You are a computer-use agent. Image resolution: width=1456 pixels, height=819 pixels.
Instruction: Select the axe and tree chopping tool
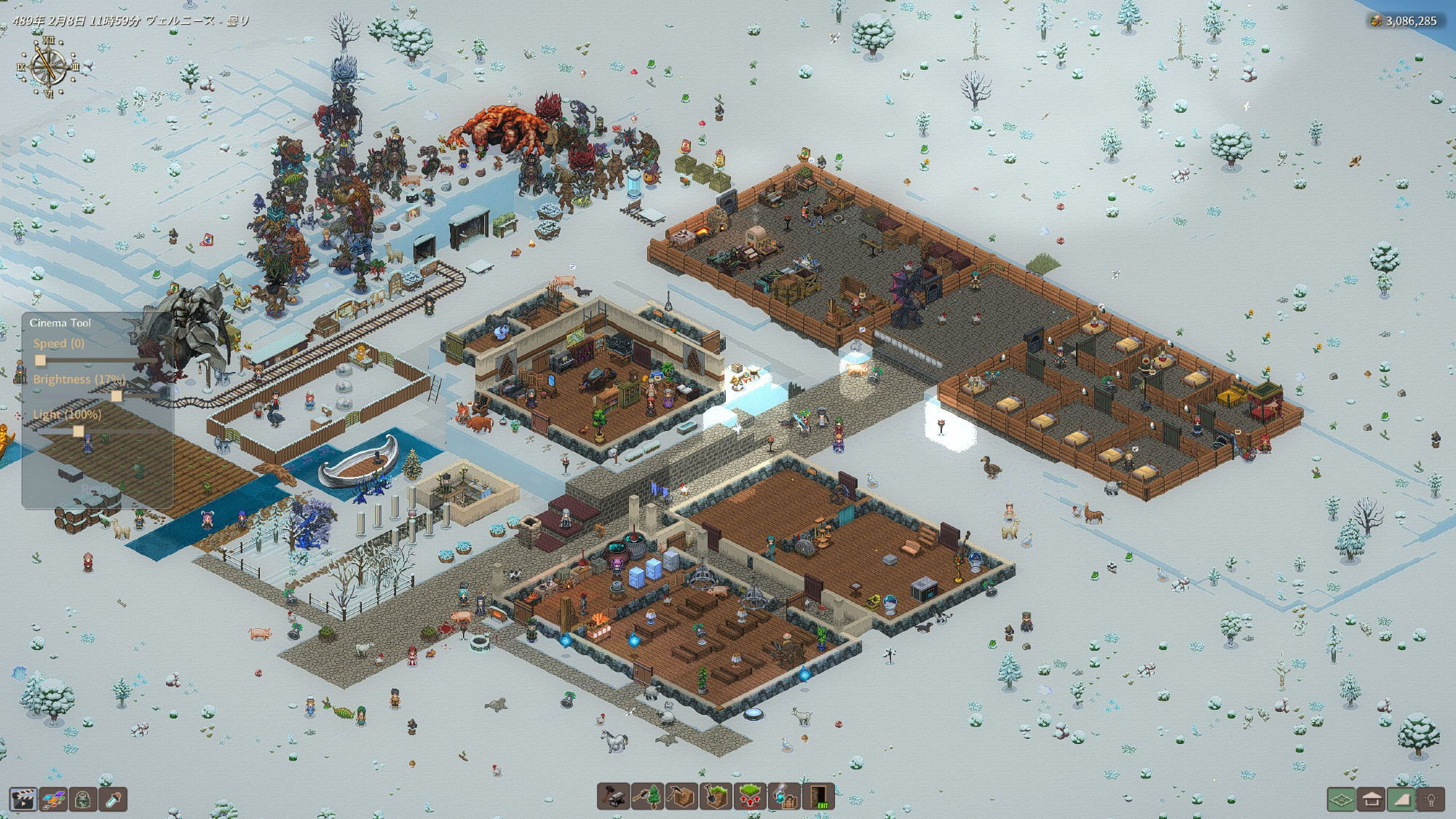tap(647, 796)
